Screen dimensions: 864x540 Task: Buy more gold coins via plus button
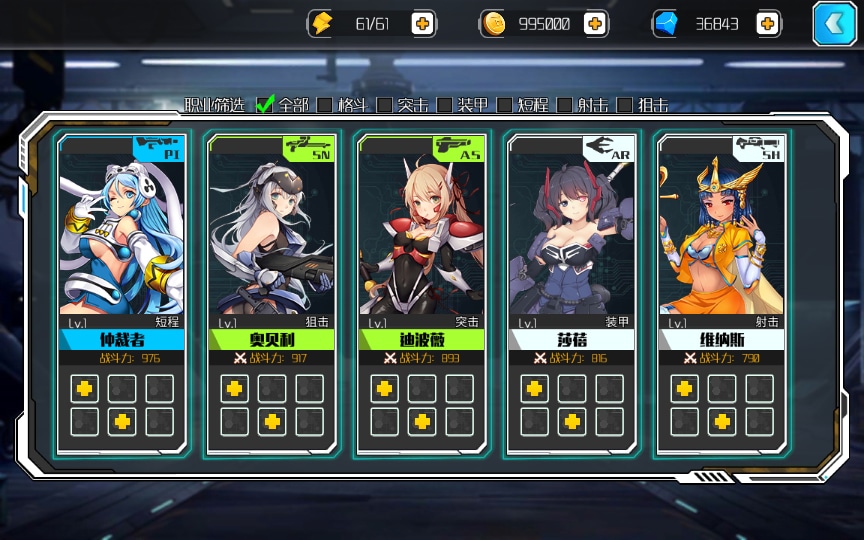(595, 24)
